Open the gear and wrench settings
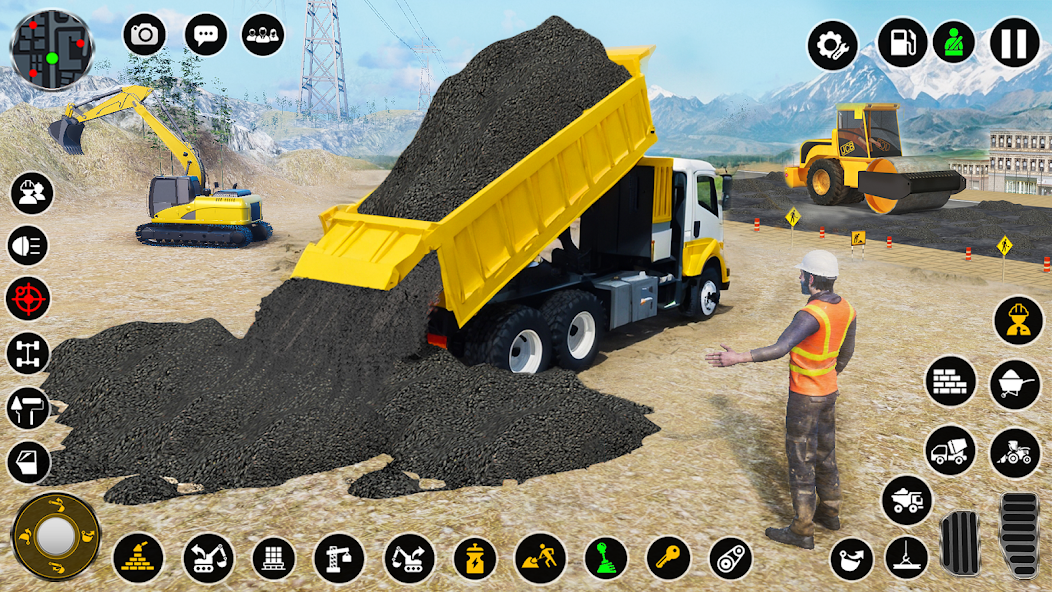Screen dimensions: 1052x592 click(833, 45)
